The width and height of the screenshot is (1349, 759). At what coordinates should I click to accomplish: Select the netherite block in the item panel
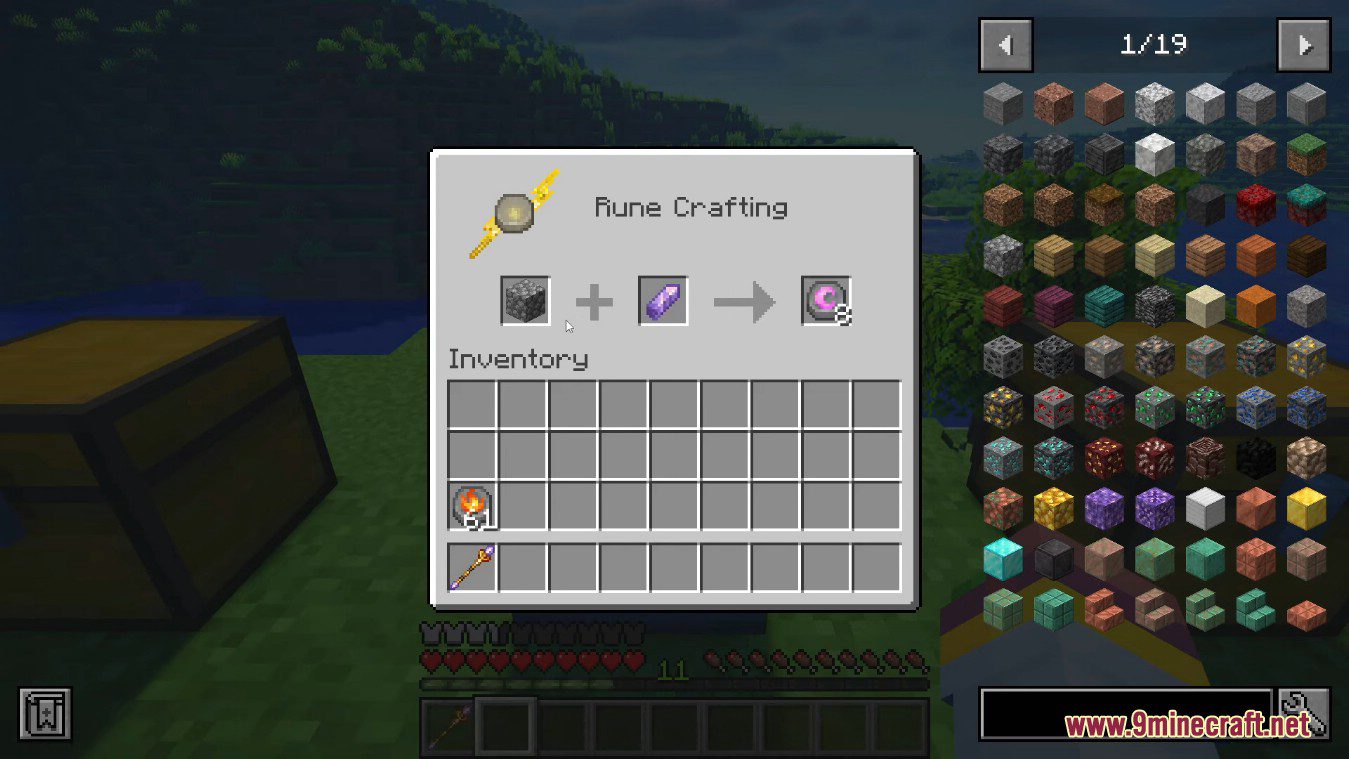pos(1053,557)
